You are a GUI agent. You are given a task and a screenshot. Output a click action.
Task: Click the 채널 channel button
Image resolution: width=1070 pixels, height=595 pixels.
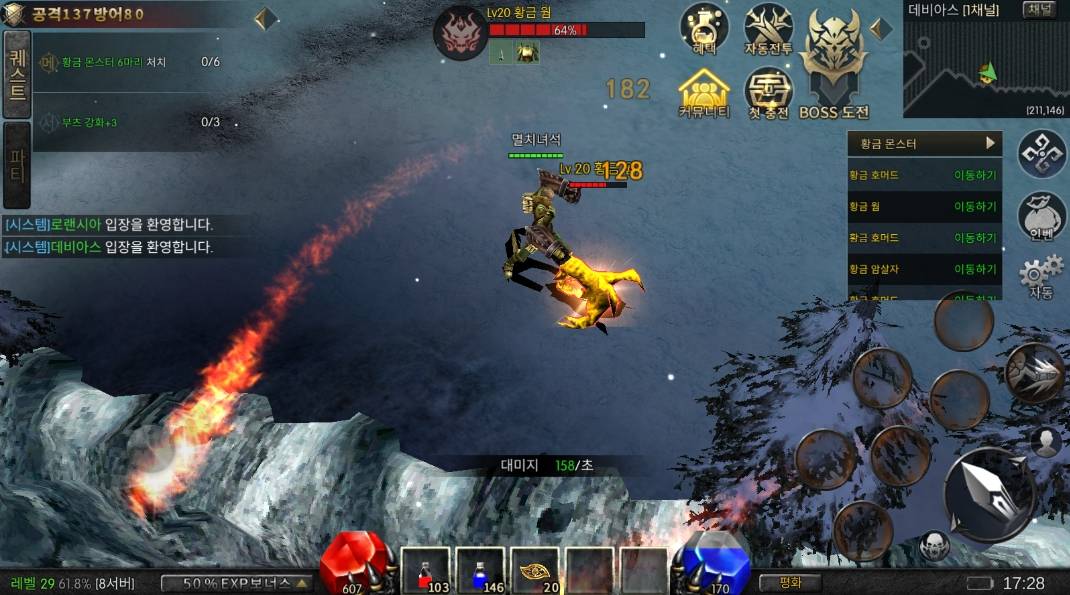(x=1039, y=10)
